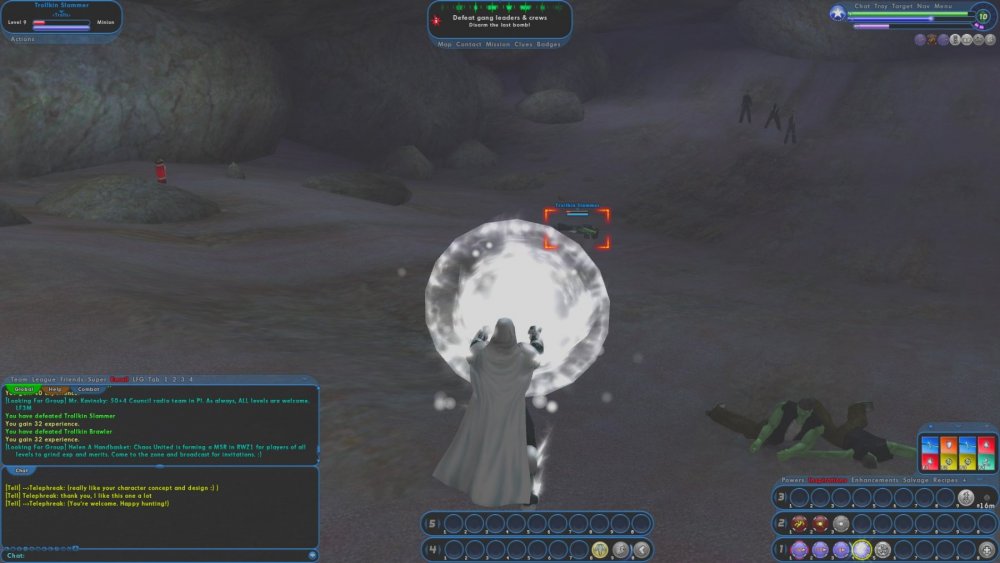Switch to the Combat chat tab

[89, 389]
